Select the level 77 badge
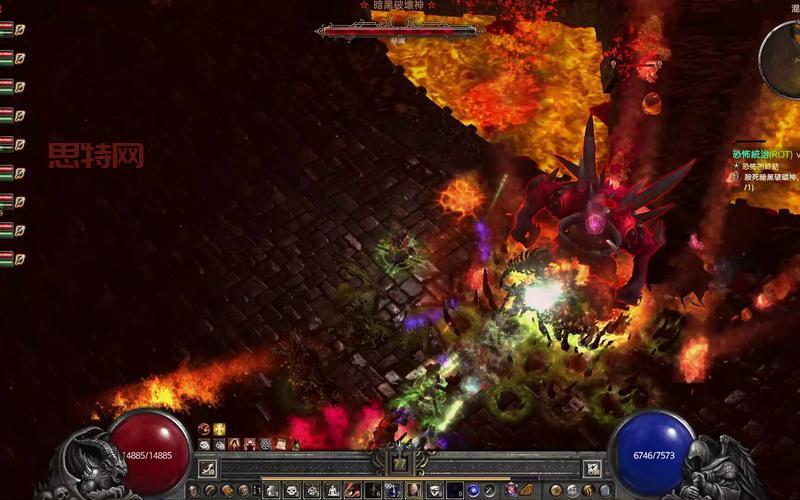The height and width of the screenshot is (500, 800). [400, 463]
